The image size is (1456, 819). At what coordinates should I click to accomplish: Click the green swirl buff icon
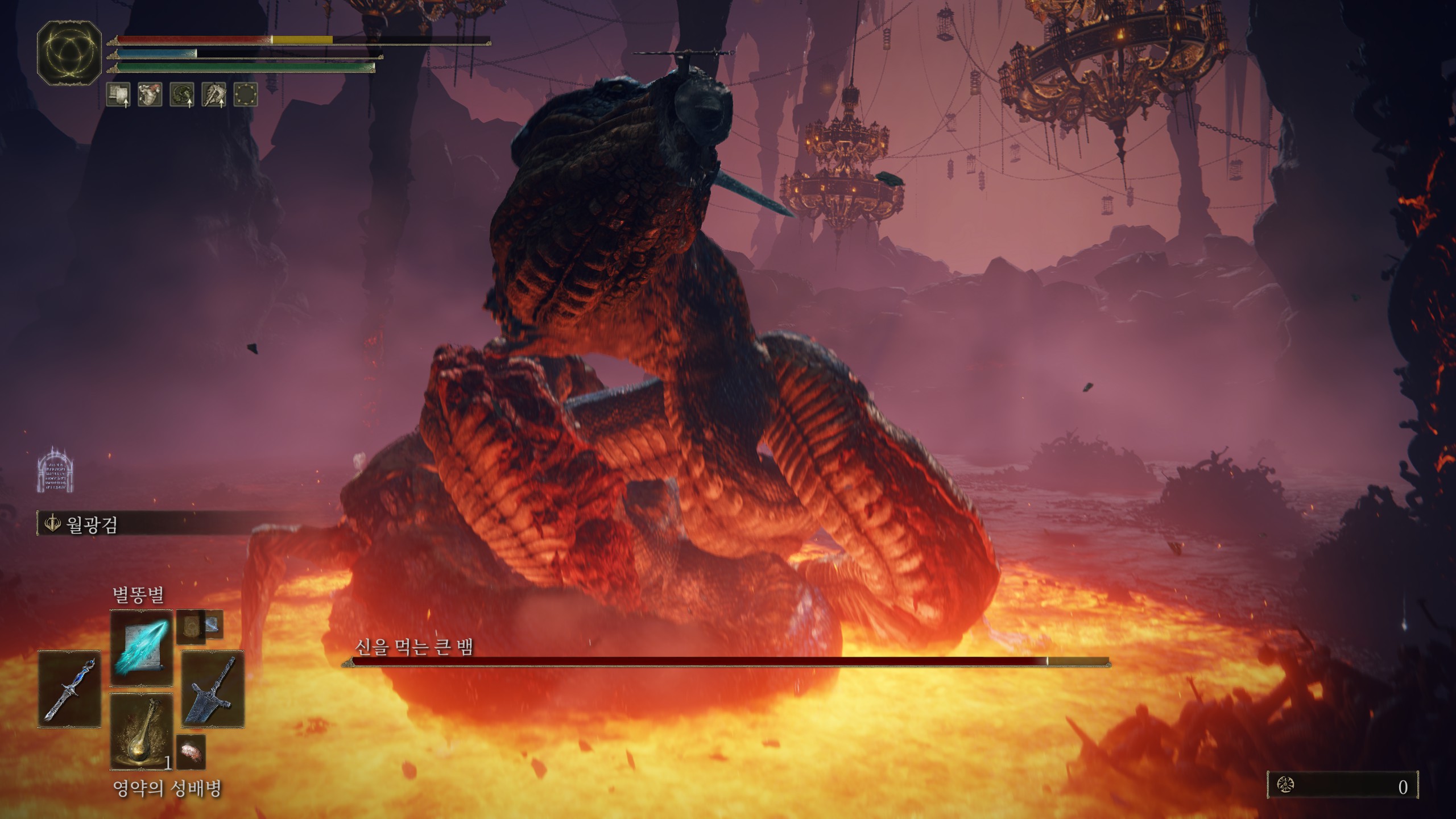pos(182,94)
